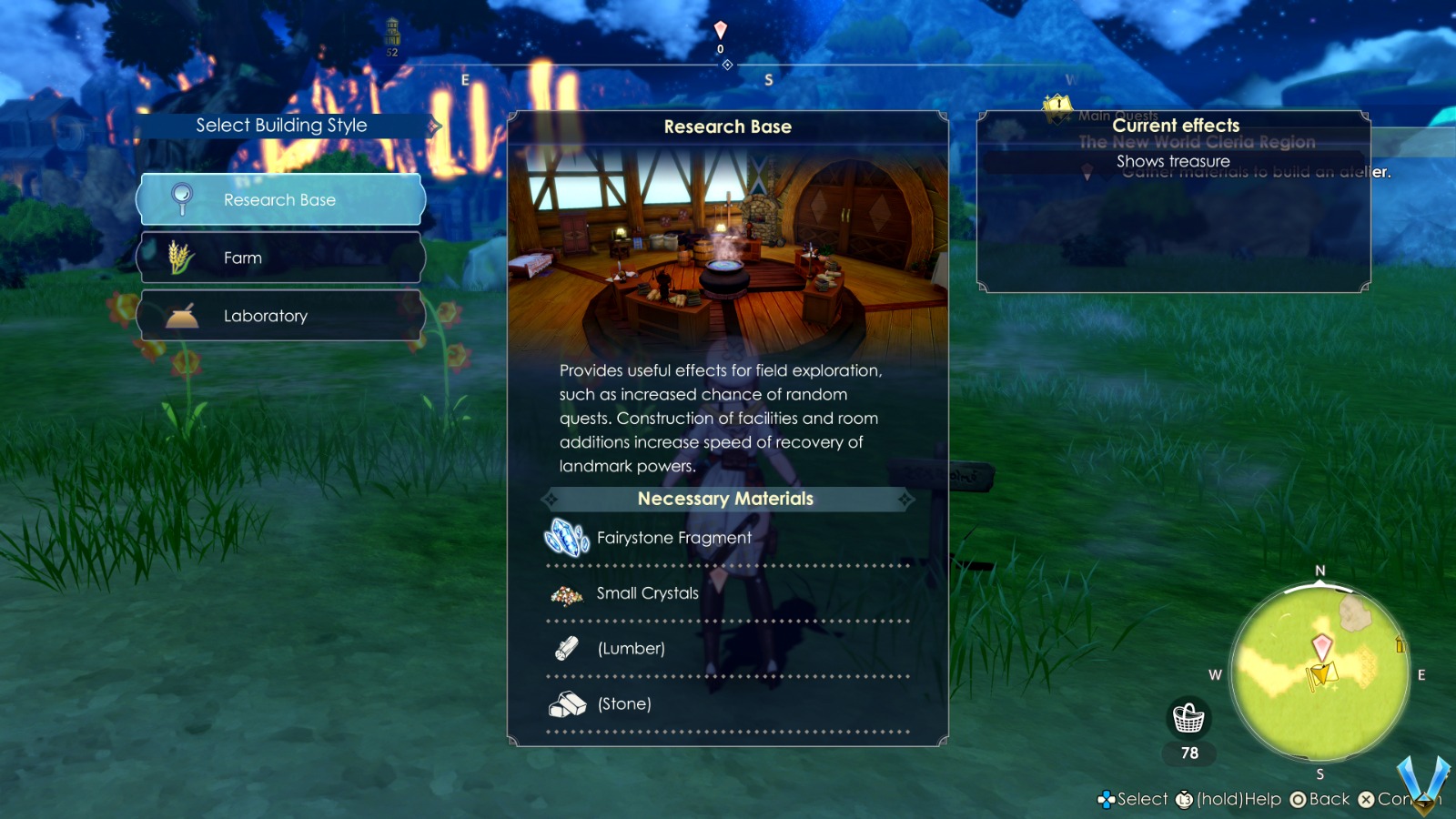
Task: Expand the Necessary Materials section
Action: tap(725, 499)
